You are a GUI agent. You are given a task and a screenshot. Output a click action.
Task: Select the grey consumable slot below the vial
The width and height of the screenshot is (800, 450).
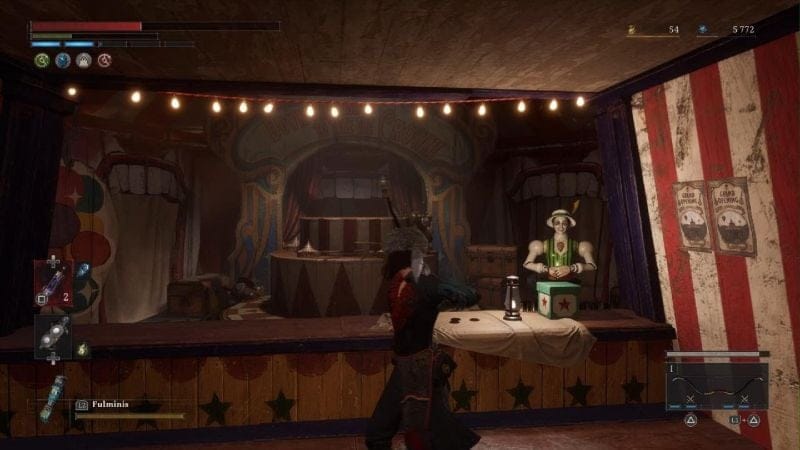point(51,336)
